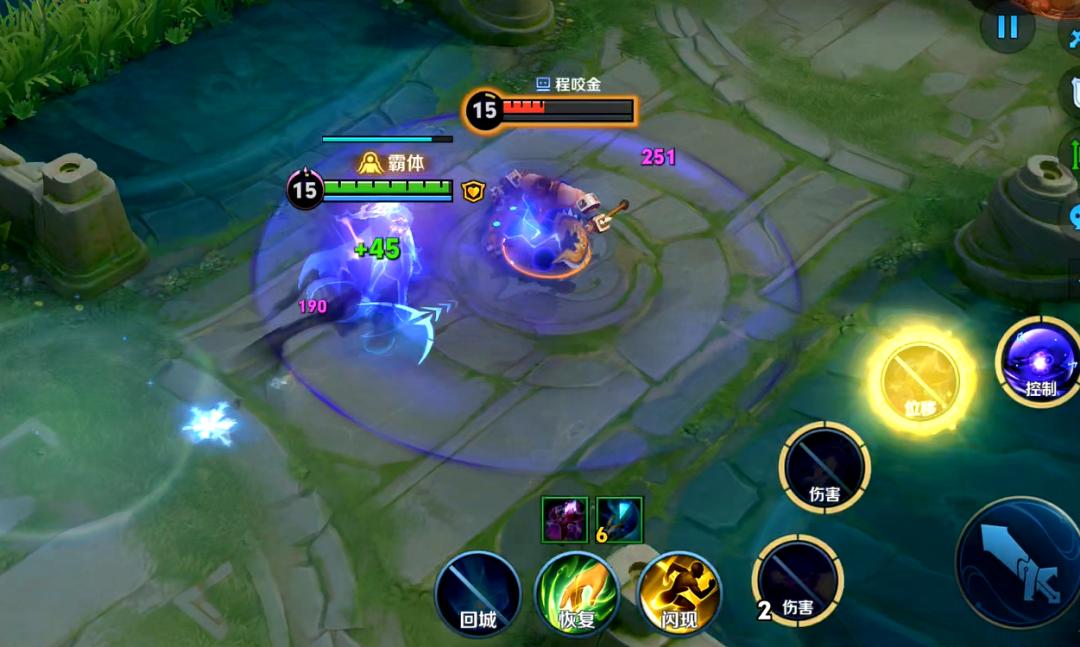Use the 伤害 skill marked with 2
1080x647 pixels.
click(x=798, y=581)
